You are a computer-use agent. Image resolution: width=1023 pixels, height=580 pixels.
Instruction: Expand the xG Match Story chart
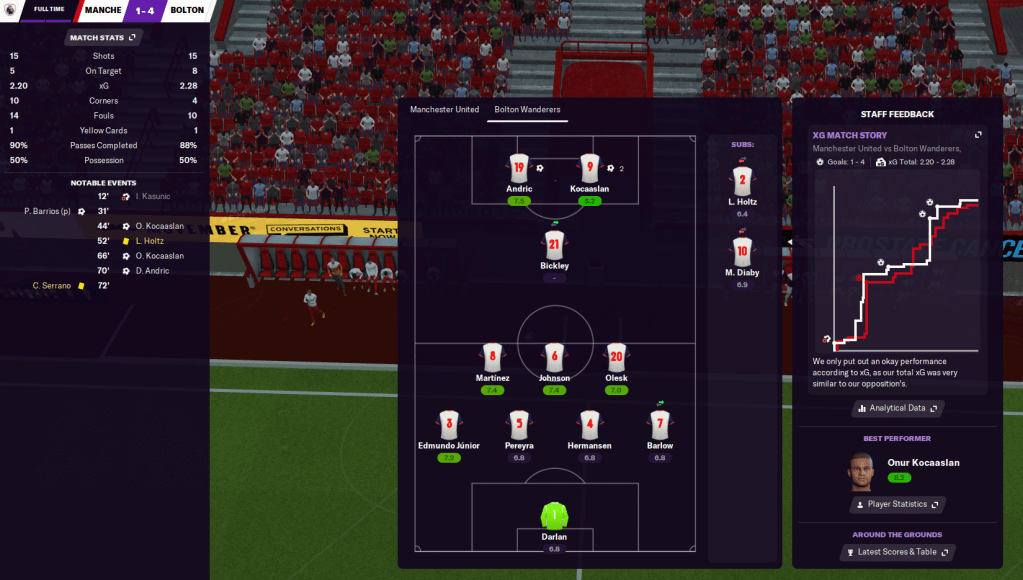(978, 135)
